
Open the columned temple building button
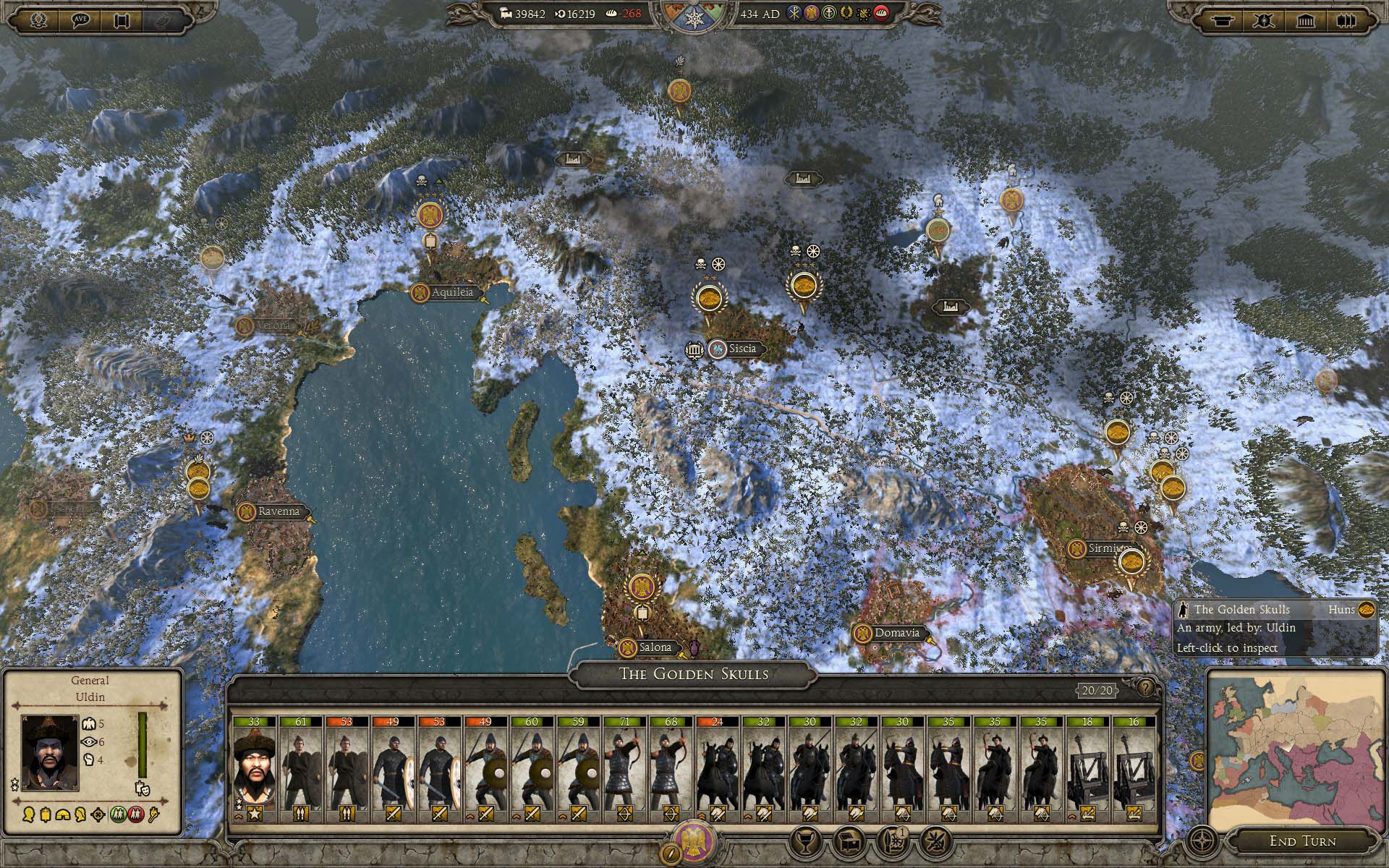pos(1306,21)
